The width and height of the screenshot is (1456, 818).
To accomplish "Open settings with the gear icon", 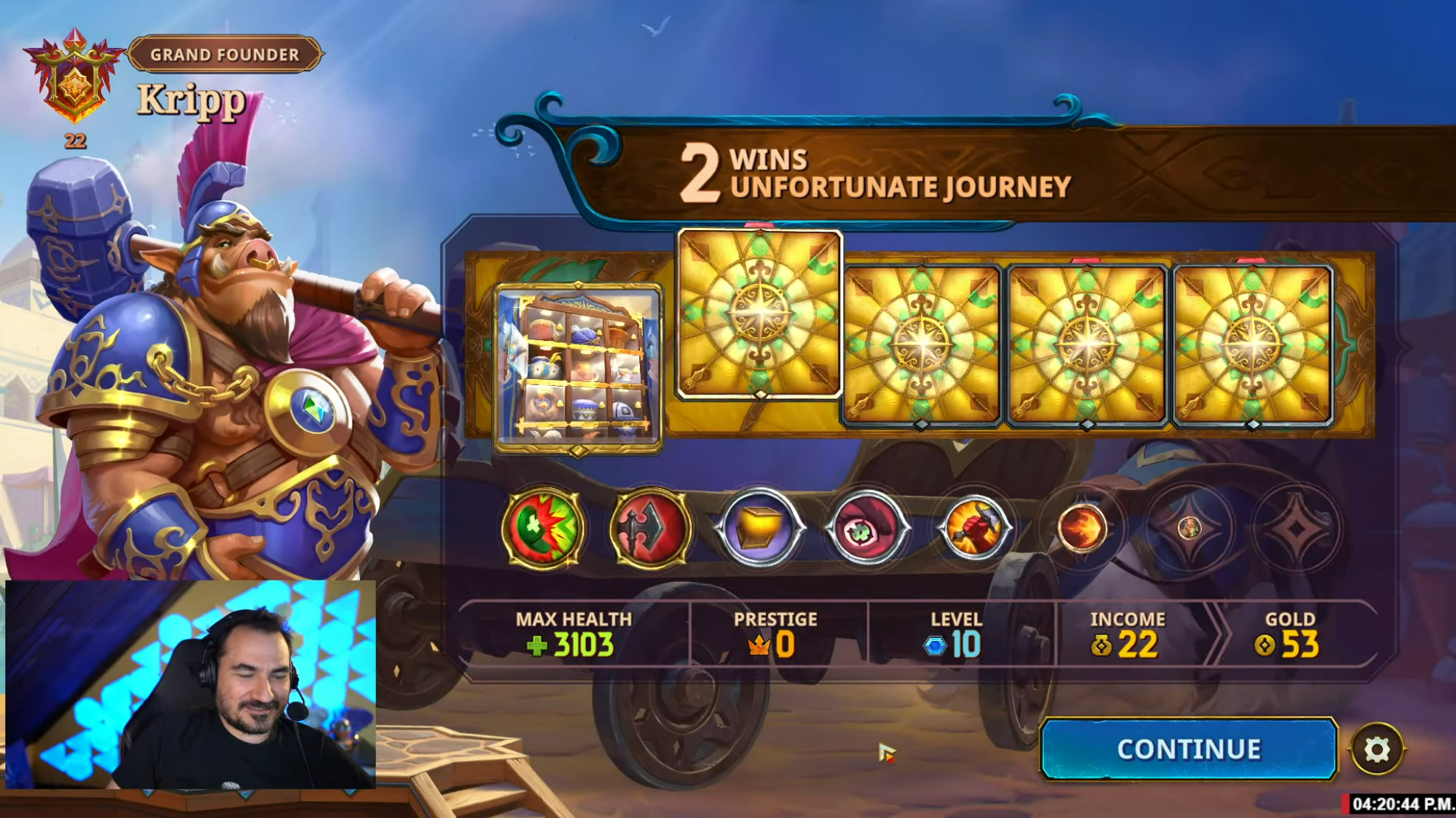I will pyautogui.click(x=1376, y=749).
